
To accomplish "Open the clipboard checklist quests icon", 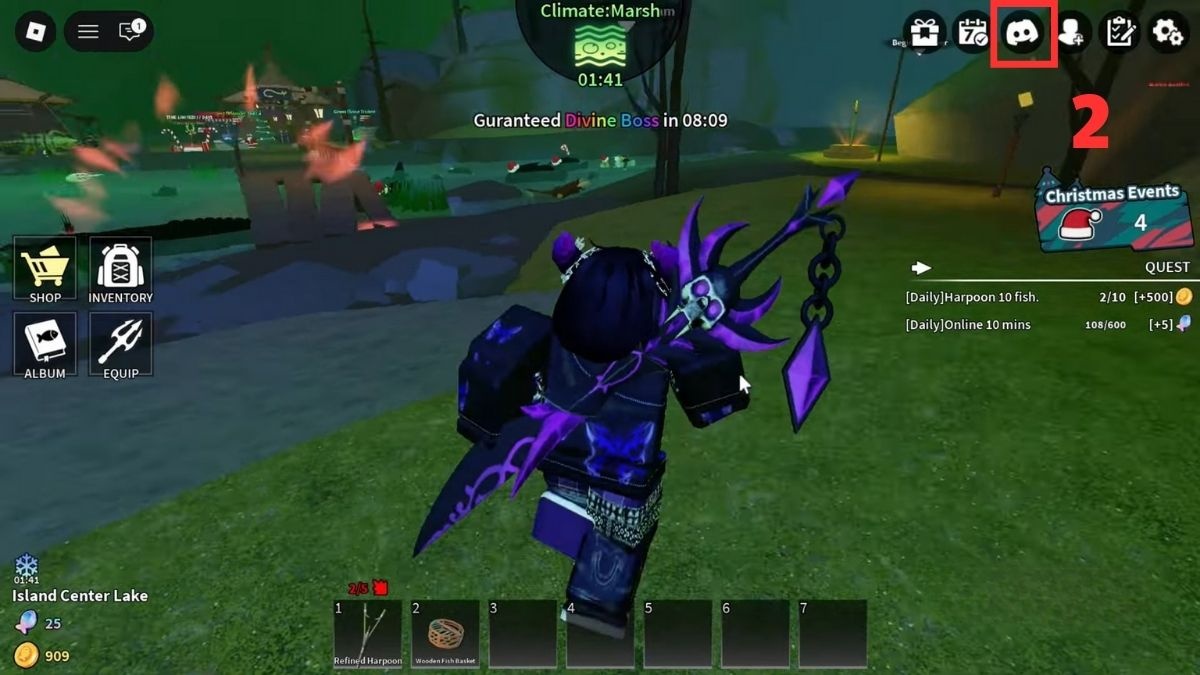I will (x=1120, y=33).
